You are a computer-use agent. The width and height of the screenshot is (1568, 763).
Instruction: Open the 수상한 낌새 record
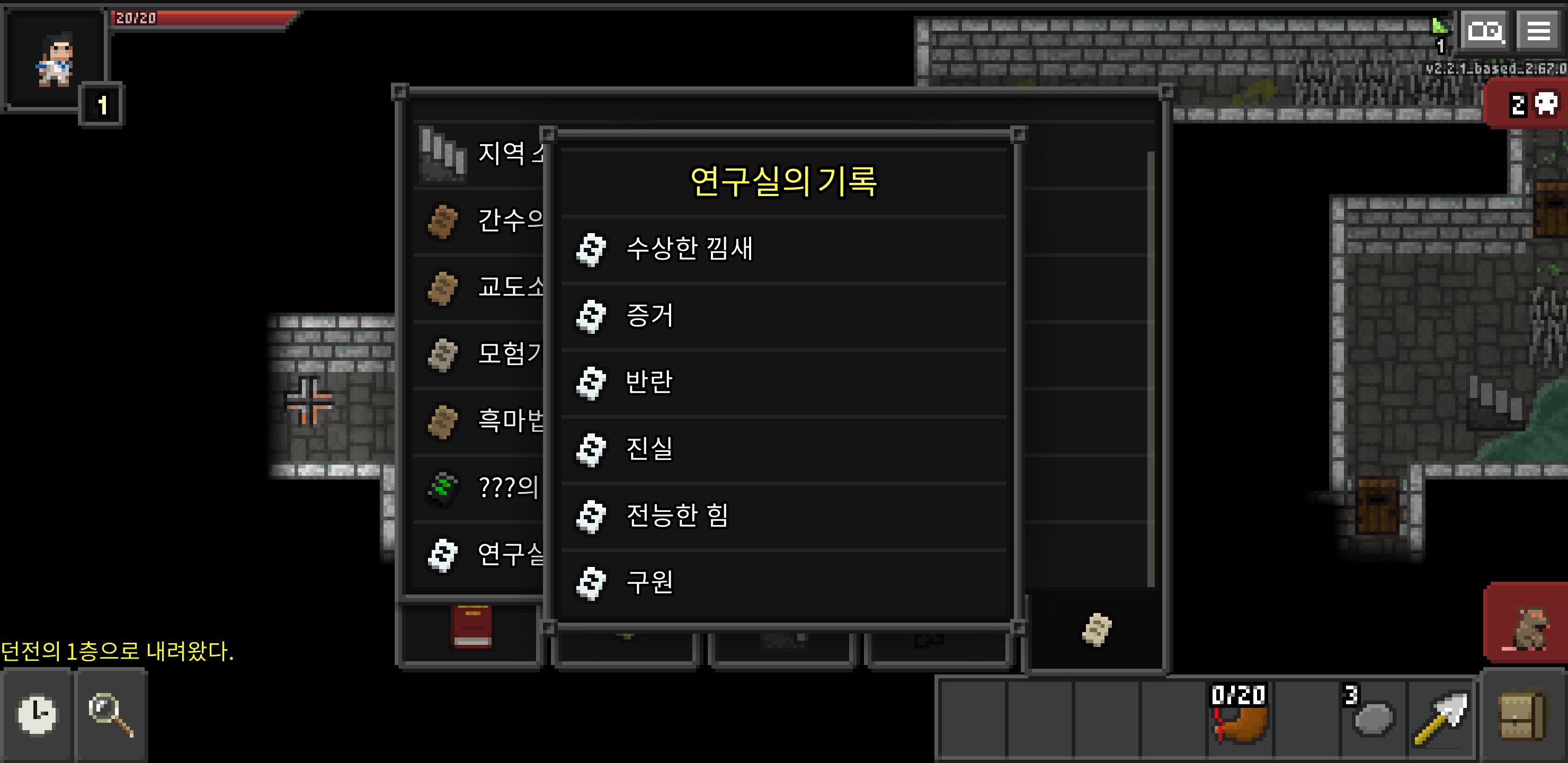pyautogui.click(x=692, y=249)
